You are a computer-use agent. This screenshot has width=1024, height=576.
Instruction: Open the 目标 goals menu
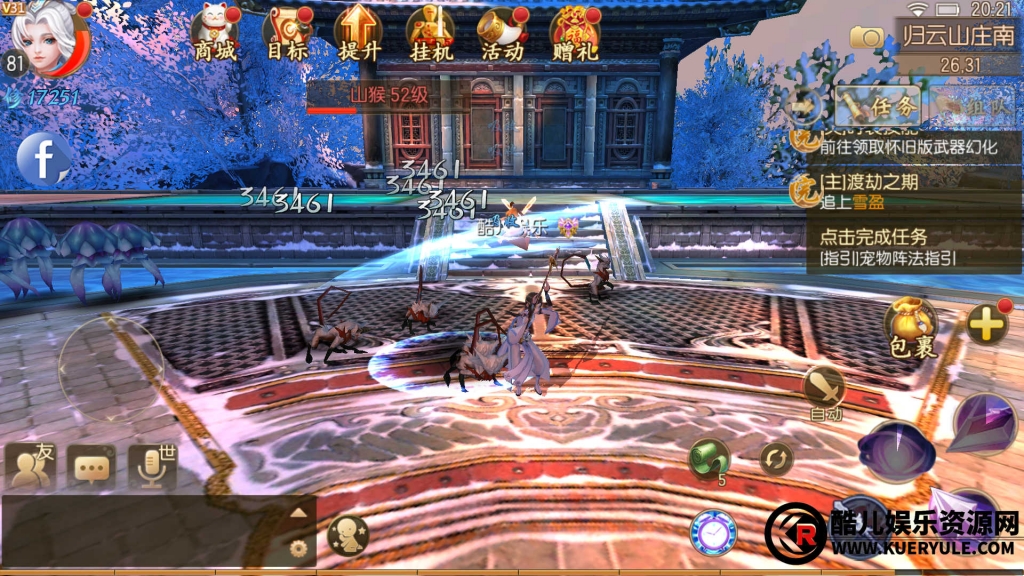click(x=287, y=33)
